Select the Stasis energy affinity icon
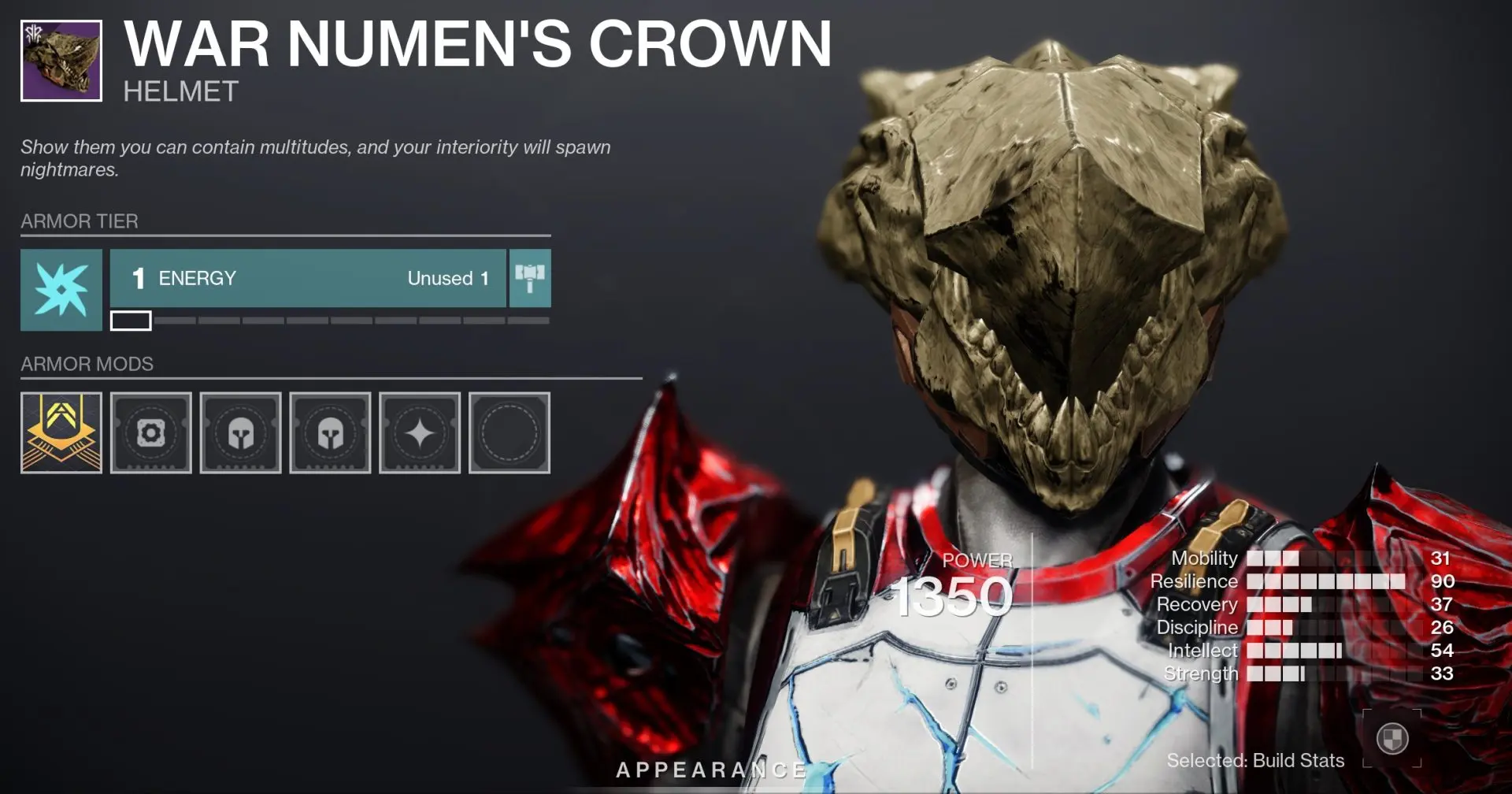Viewport: 1512px width, 794px height. tap(61, 289)
